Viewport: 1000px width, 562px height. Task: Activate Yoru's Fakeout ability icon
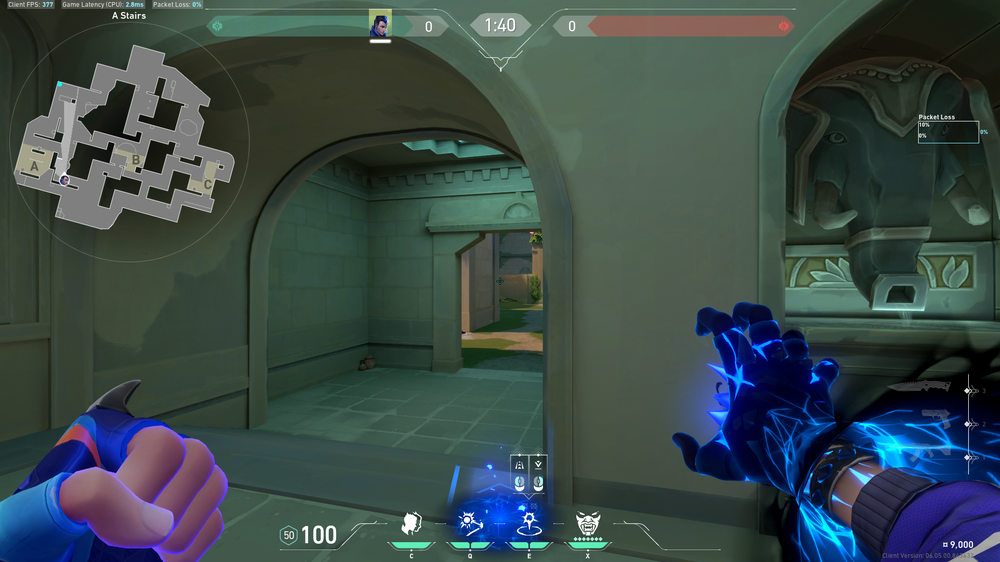(411, 522)
